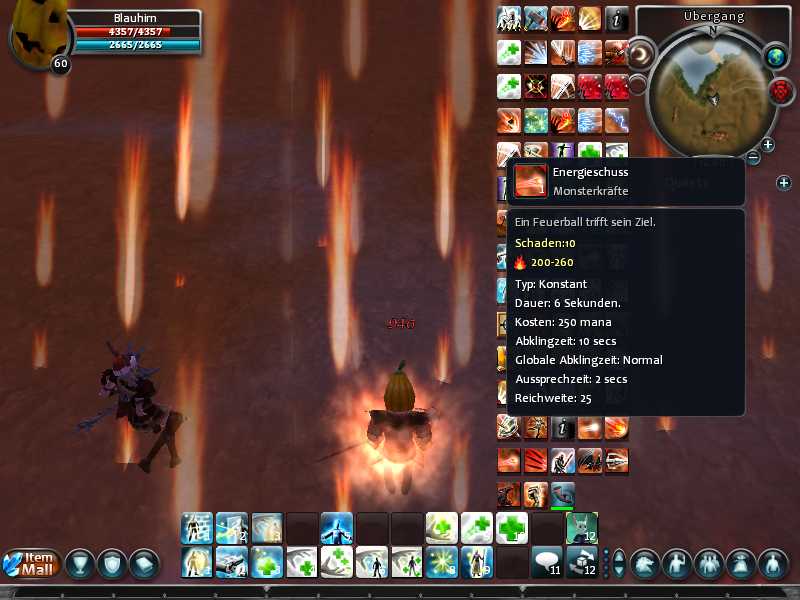Activate the red triple claw slash skill

tap(537, 460)
